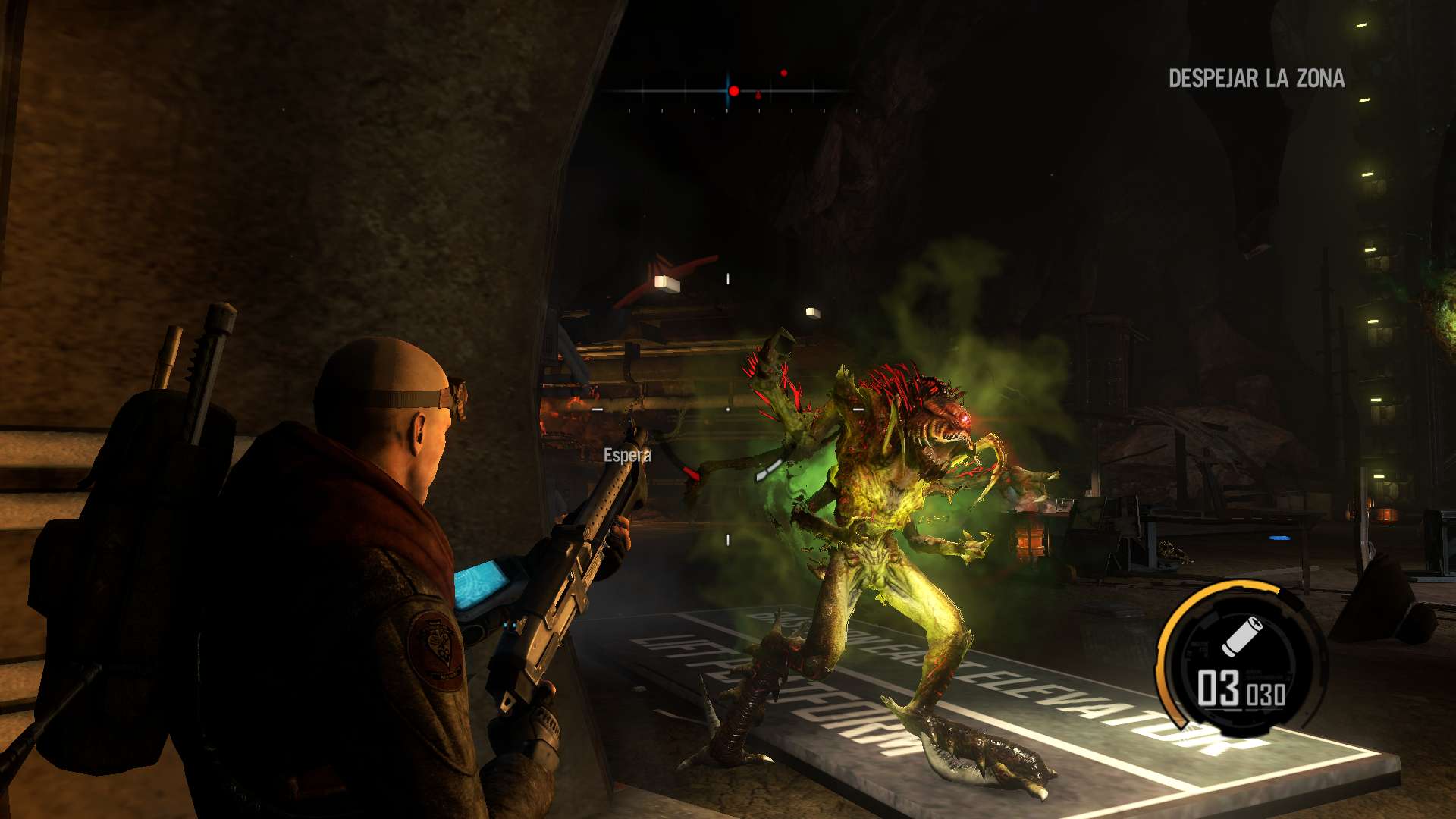
Task: Click the Despejar la Zona objective tracker
Action: pyautogui.click(x=1256, y=78)
